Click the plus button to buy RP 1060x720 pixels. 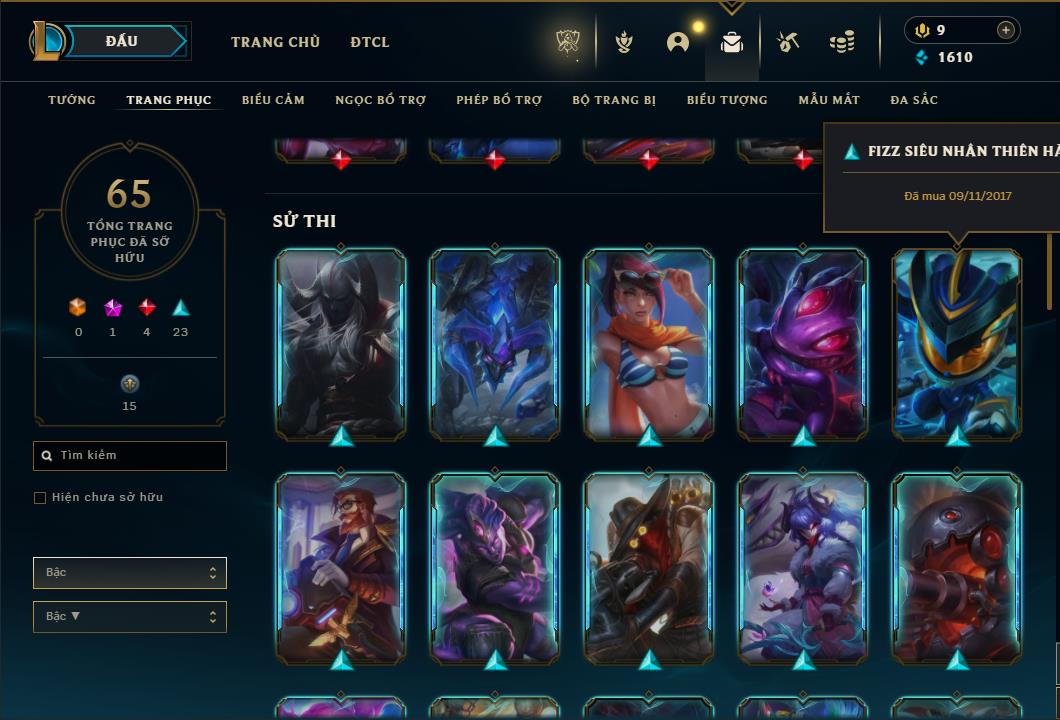tap(1006, 30)
